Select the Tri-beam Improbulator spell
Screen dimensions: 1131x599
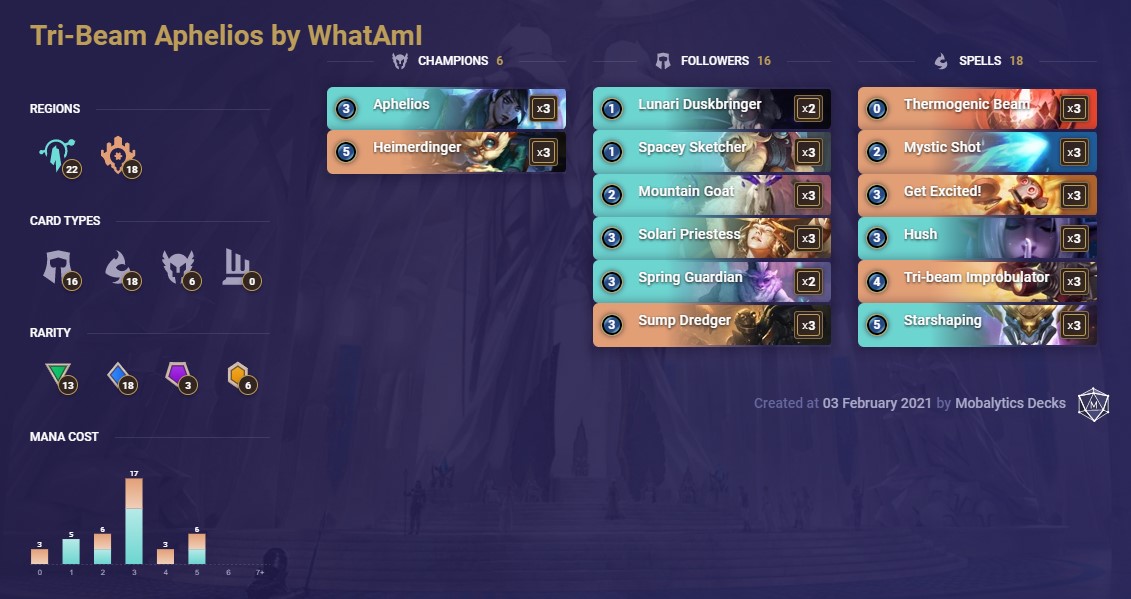pos(976,282)
